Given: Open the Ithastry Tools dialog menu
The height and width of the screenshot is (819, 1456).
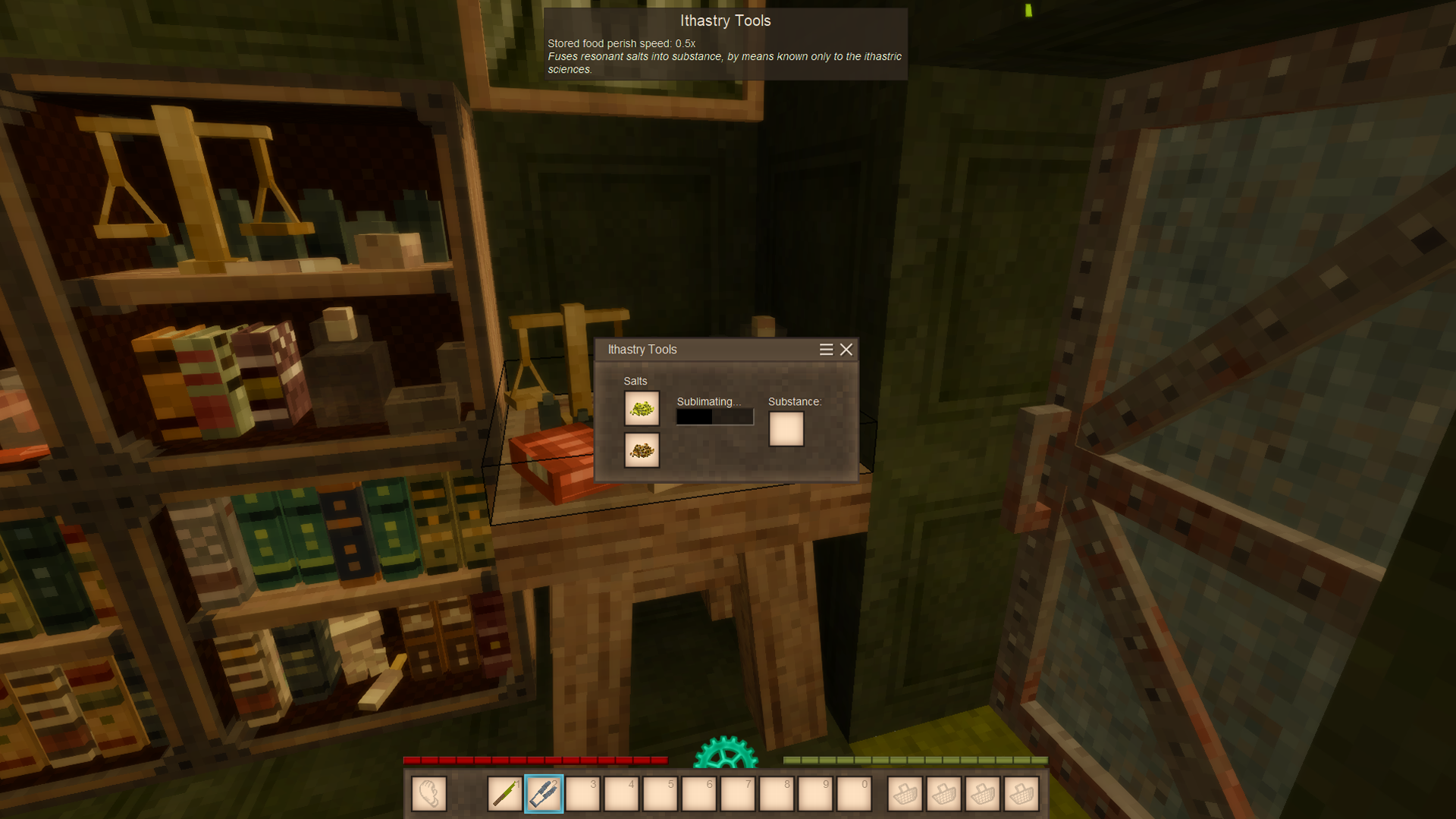Looking at the screenshot, I should [826, 350].
